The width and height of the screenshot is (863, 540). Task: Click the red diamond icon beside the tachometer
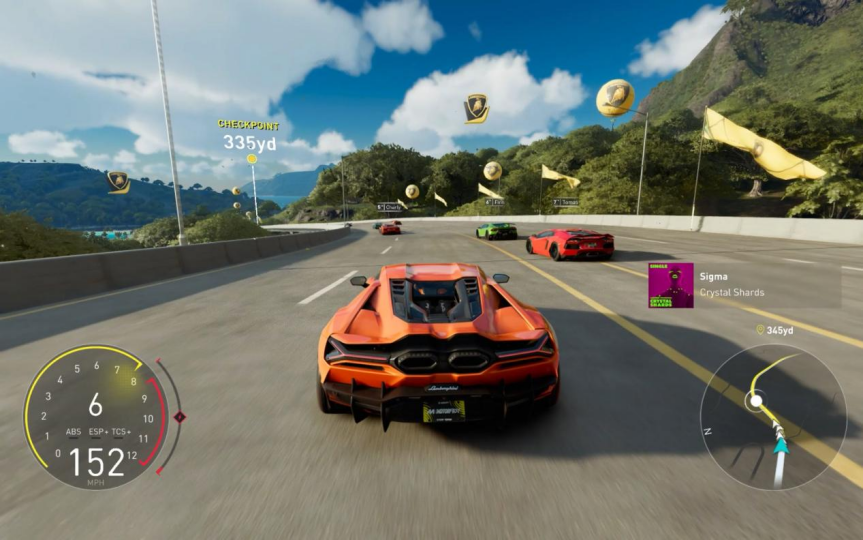[x=179, y=416]
